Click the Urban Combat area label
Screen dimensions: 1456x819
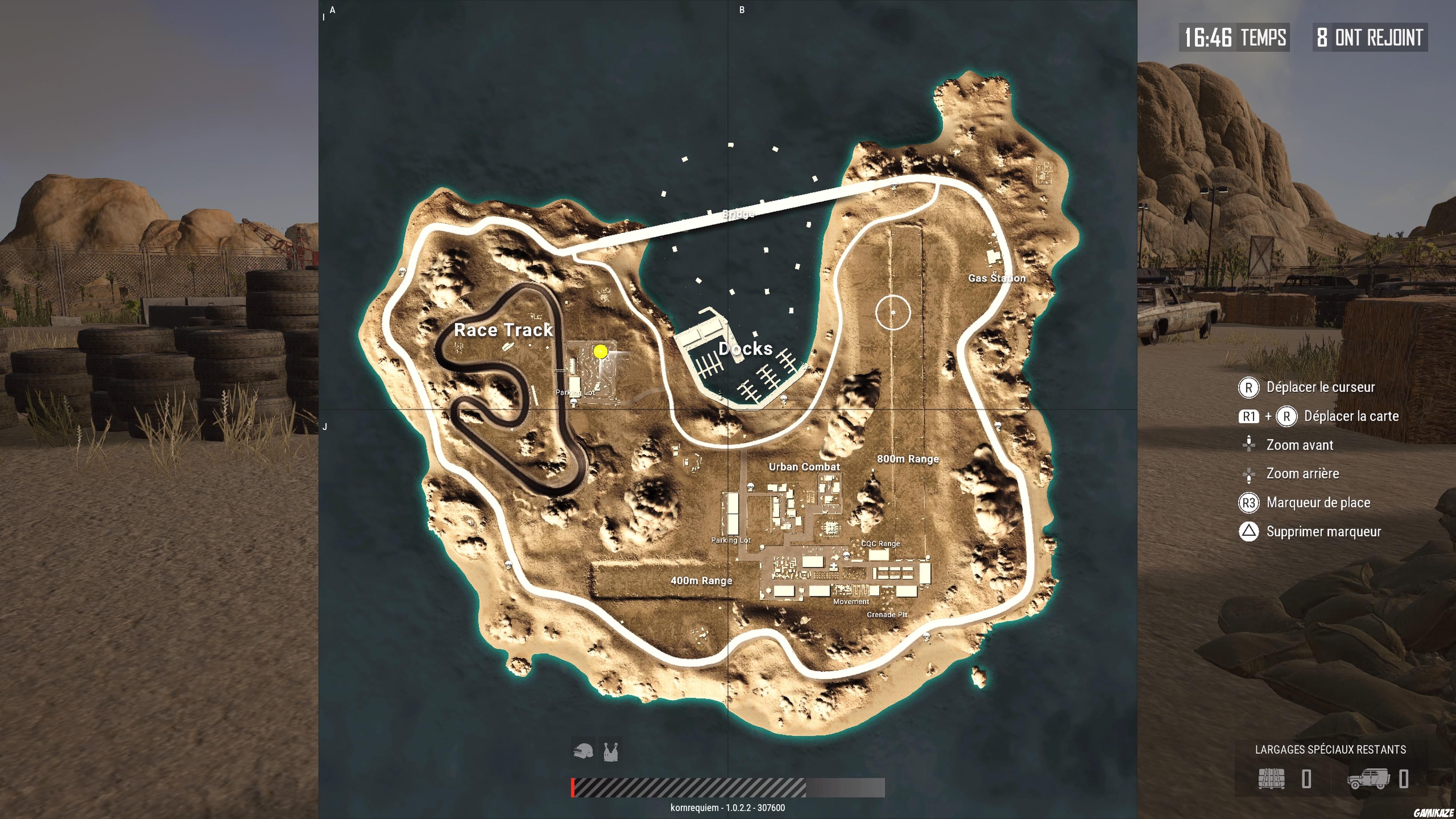(x=805, y=467)
